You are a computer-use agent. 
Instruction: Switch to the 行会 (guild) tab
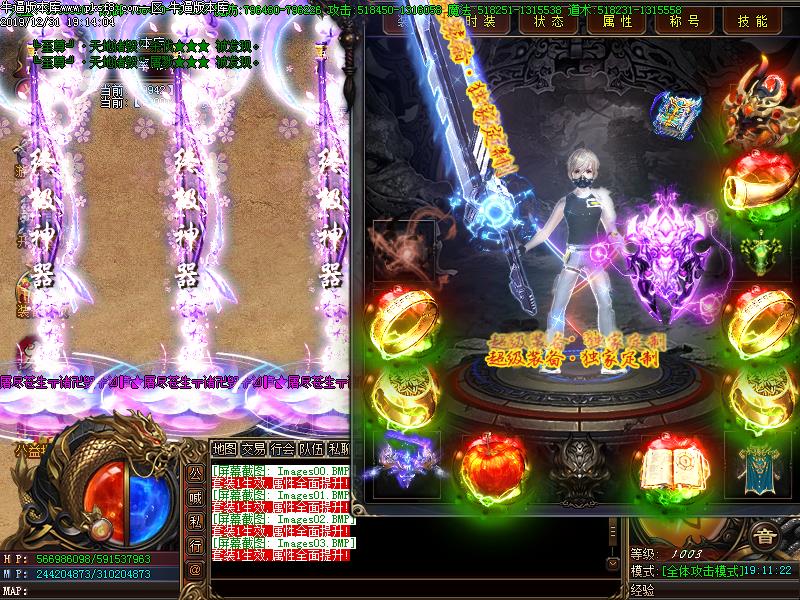(283, 449)
